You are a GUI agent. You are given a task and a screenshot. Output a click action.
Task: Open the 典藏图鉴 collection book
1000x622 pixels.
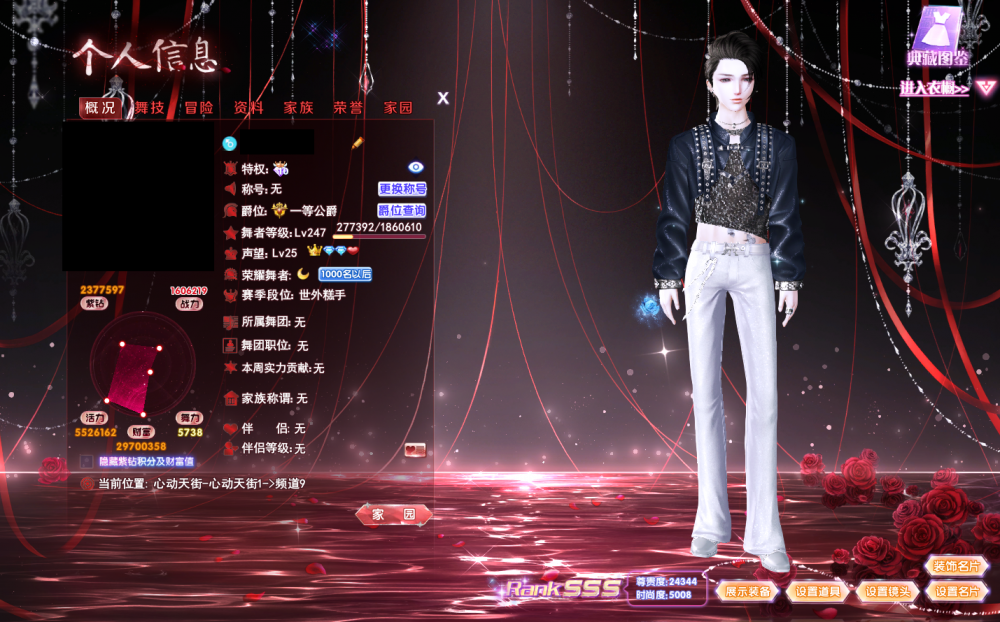click(x=938, y=40)
